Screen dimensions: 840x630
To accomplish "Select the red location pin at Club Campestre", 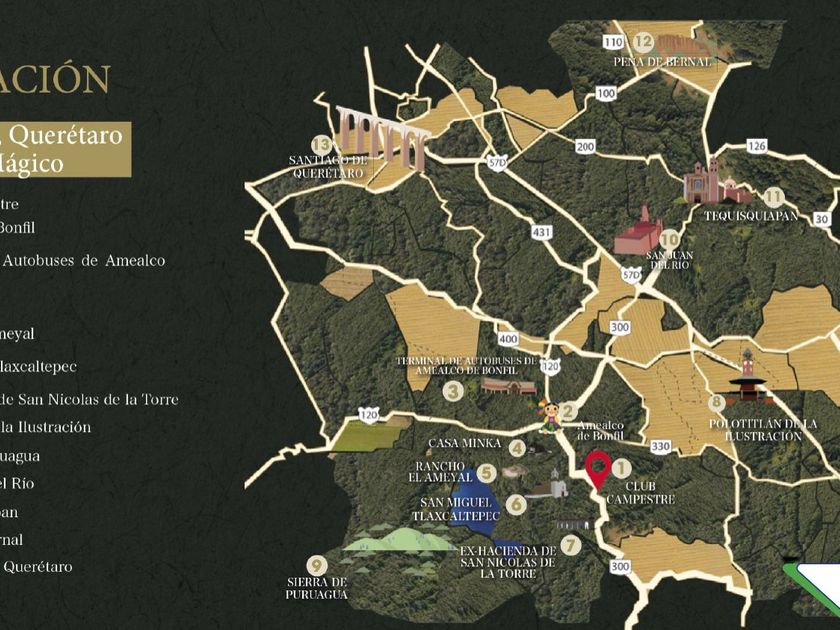I will (598, 468).
